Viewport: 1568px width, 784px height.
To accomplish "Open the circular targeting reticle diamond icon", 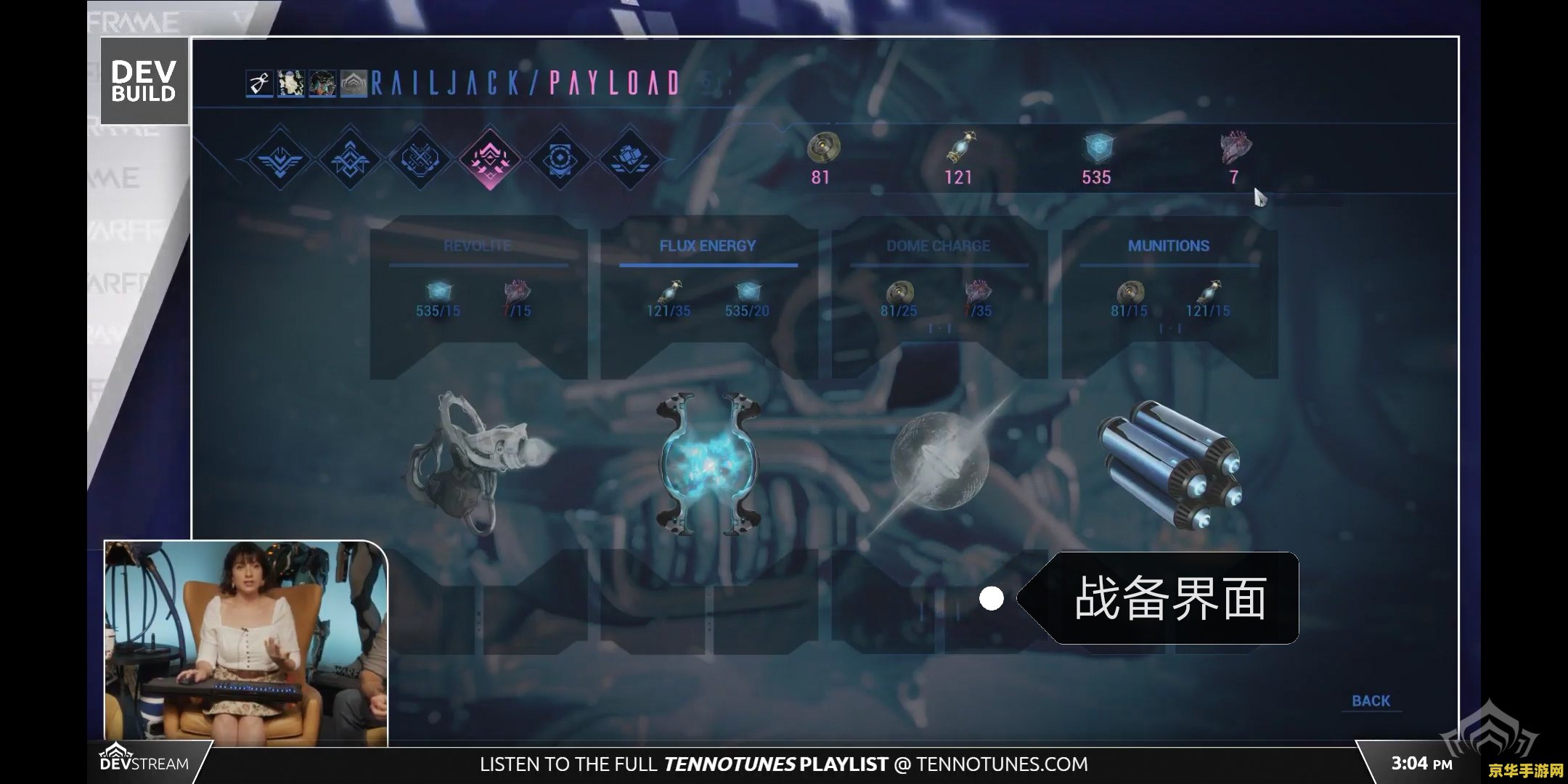I will point(560,156).
